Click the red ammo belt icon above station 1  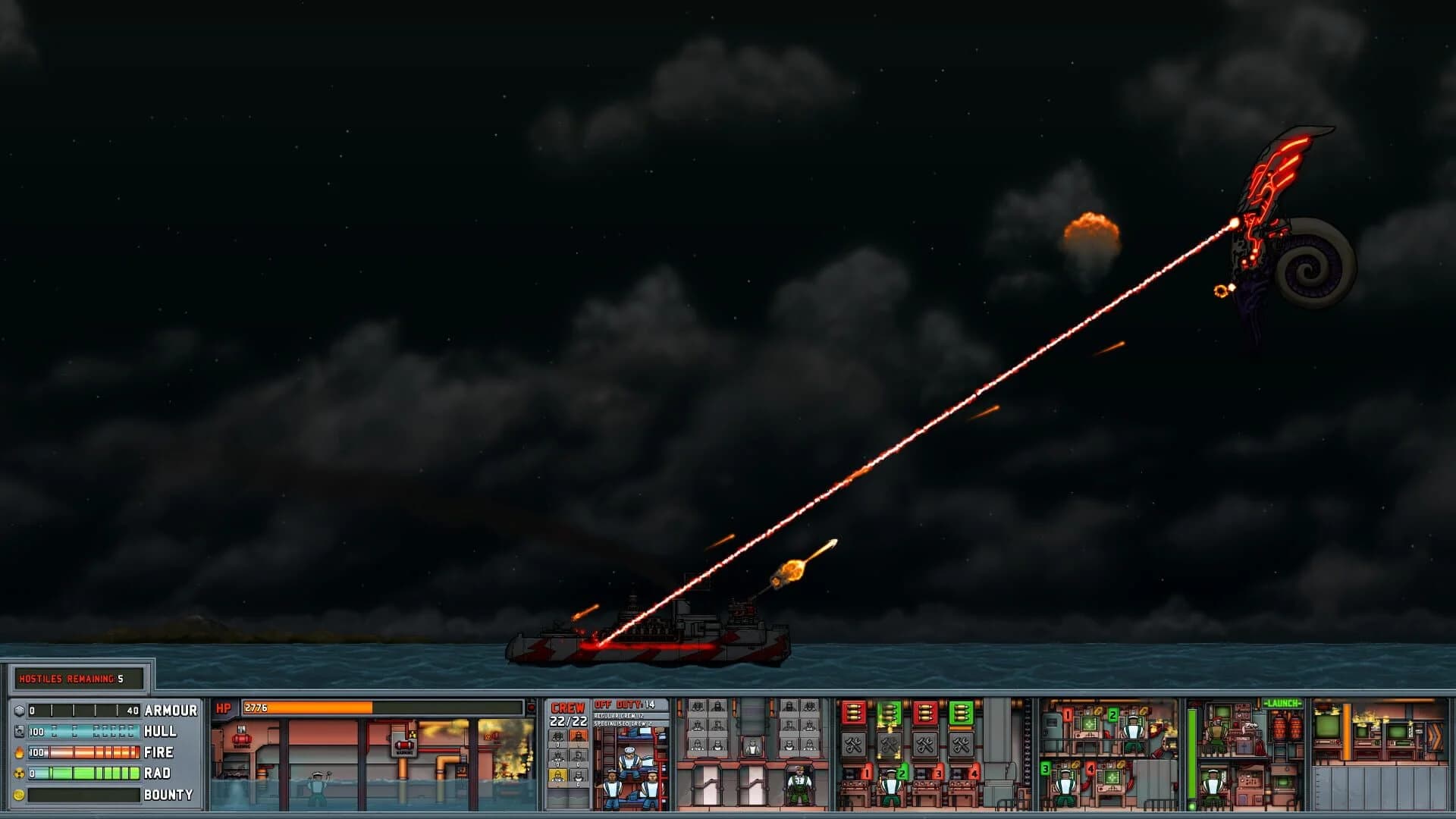point(852,714)
